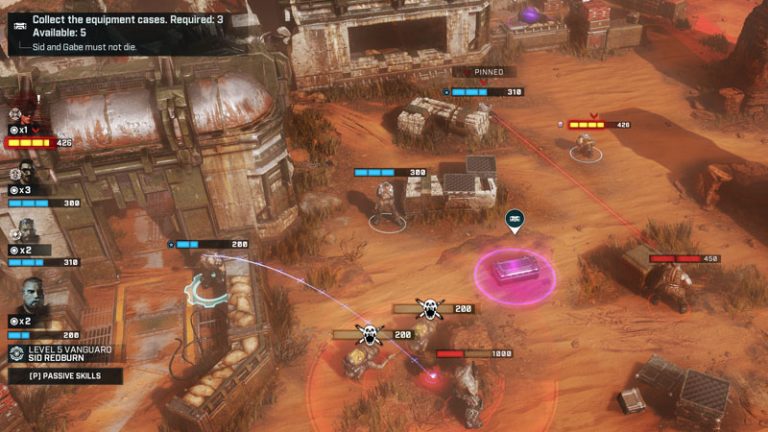The width and height of the screenshot is (768, 432).
Task: Click the equipment case marker above the pink crate
Action: [515, 221]
